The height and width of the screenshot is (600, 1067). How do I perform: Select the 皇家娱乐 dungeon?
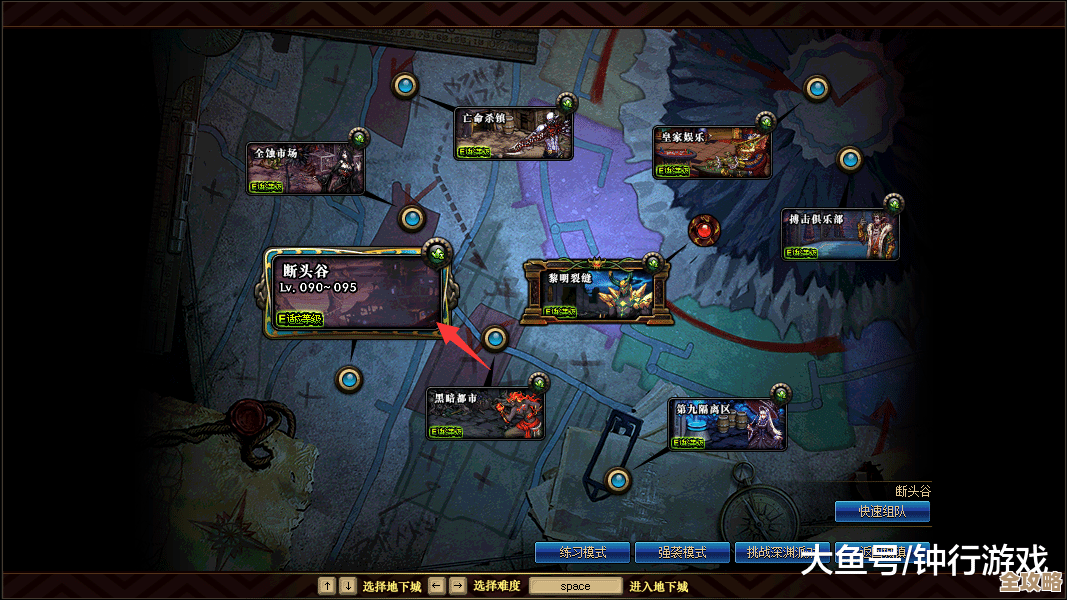pyautogui.click(x=712, y=153)
